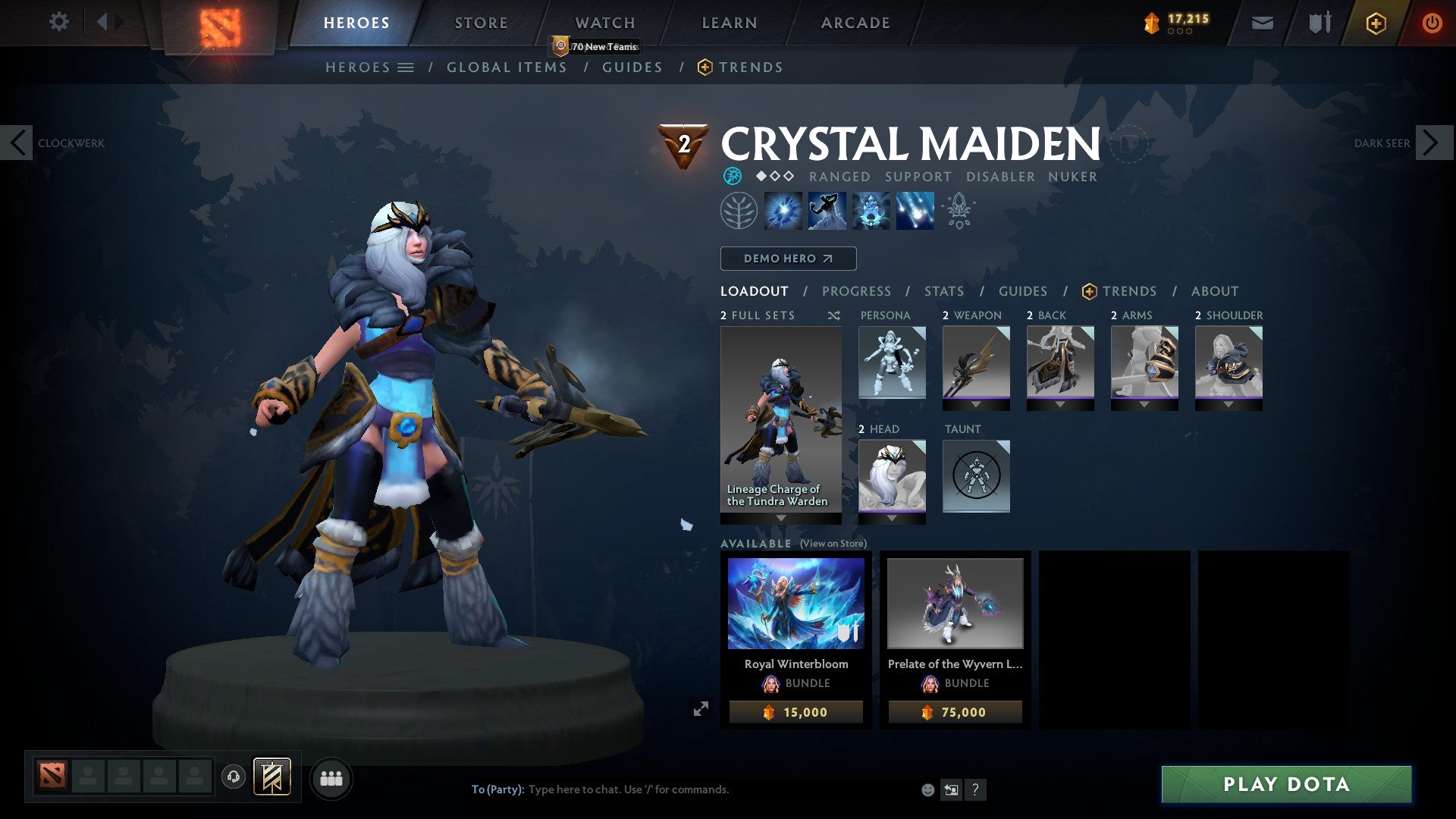Click the View on Store link
The width and height of the screenshot is (1456, 819).
(833, 544)
